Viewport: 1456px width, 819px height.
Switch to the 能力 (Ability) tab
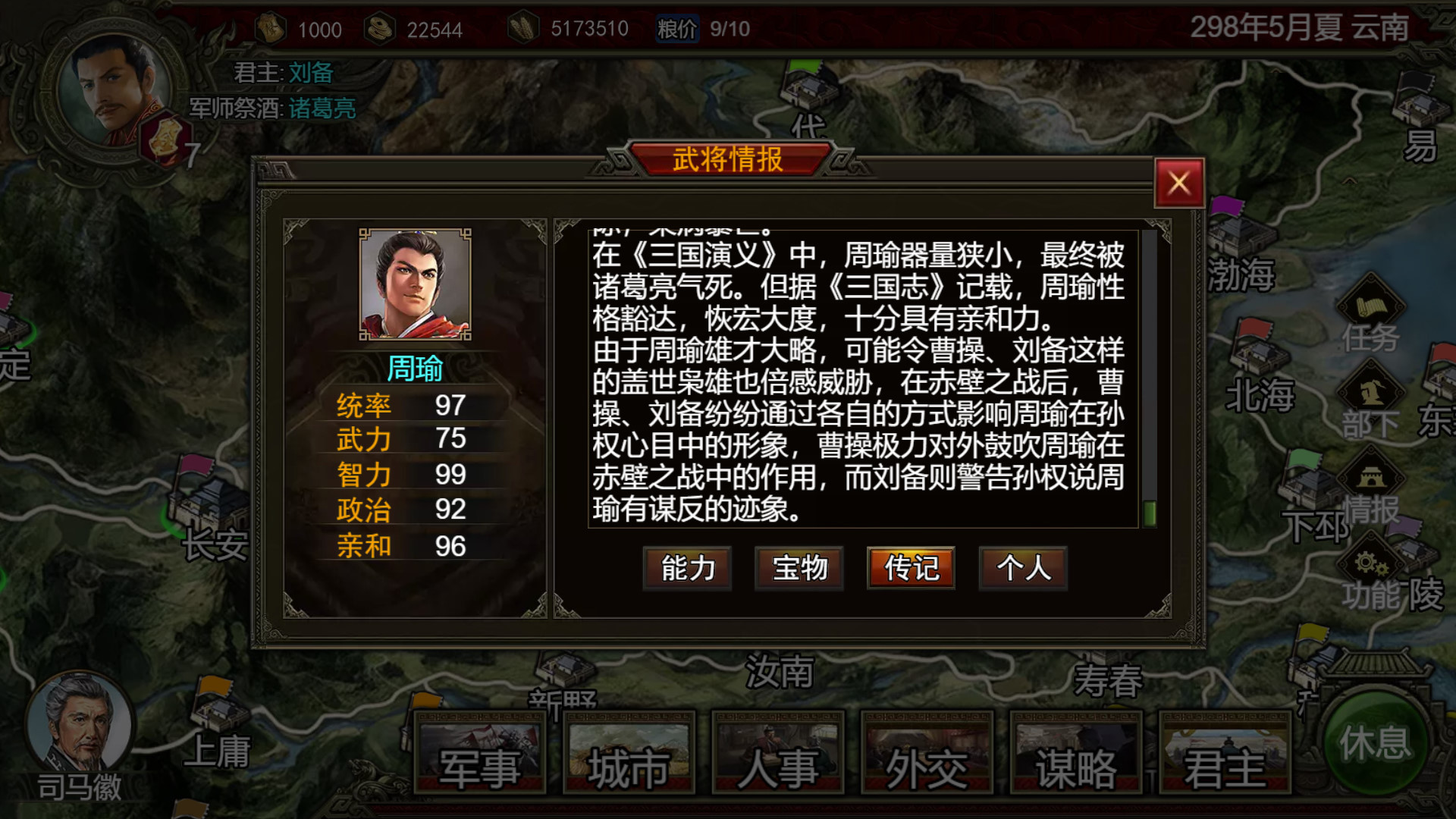click(686, 569)
